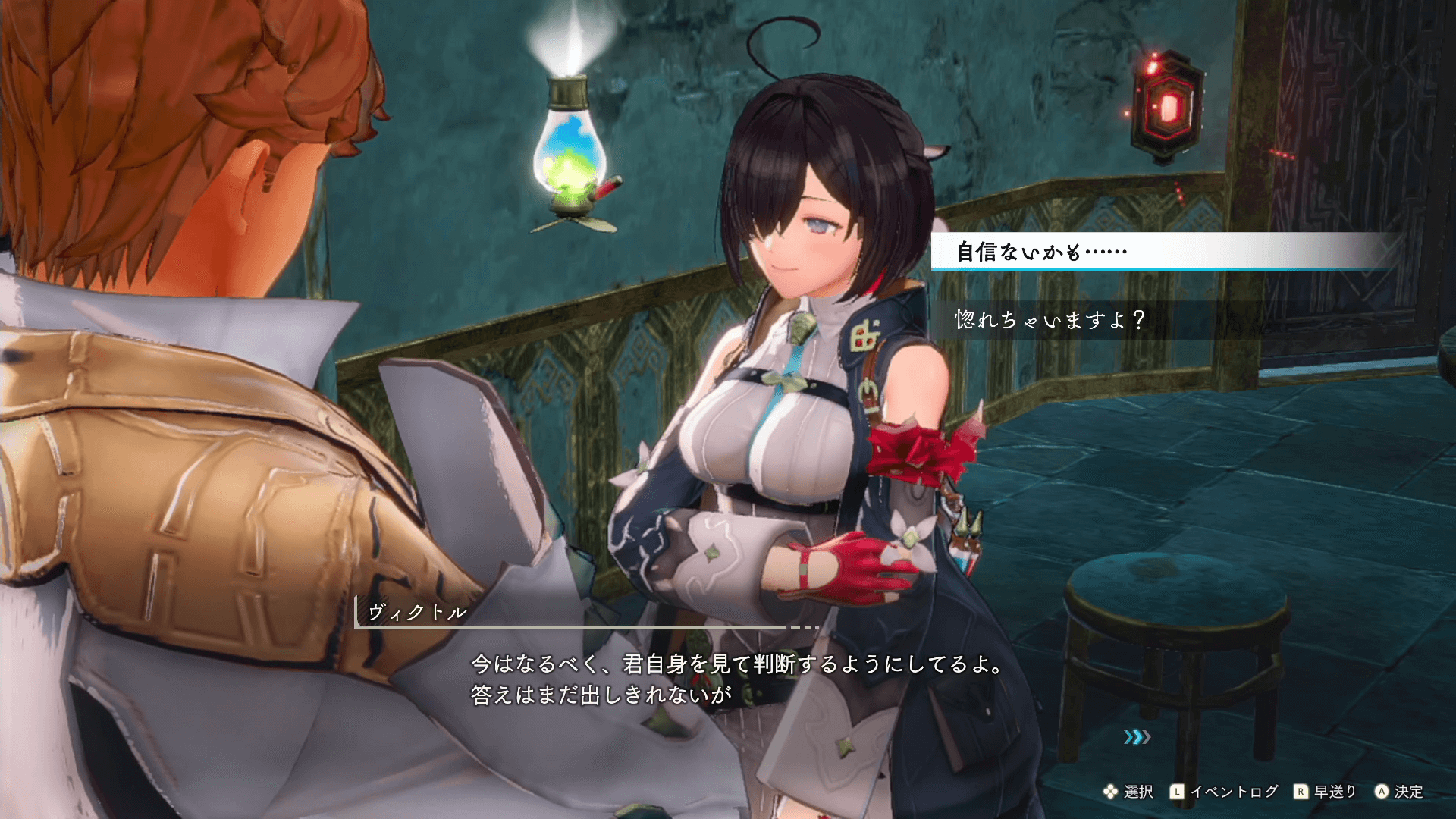This screenshot has width=1456, height=819.
Task: Advance dialogue with the blue arrow indicator
Action: (x=1137, y=737)
